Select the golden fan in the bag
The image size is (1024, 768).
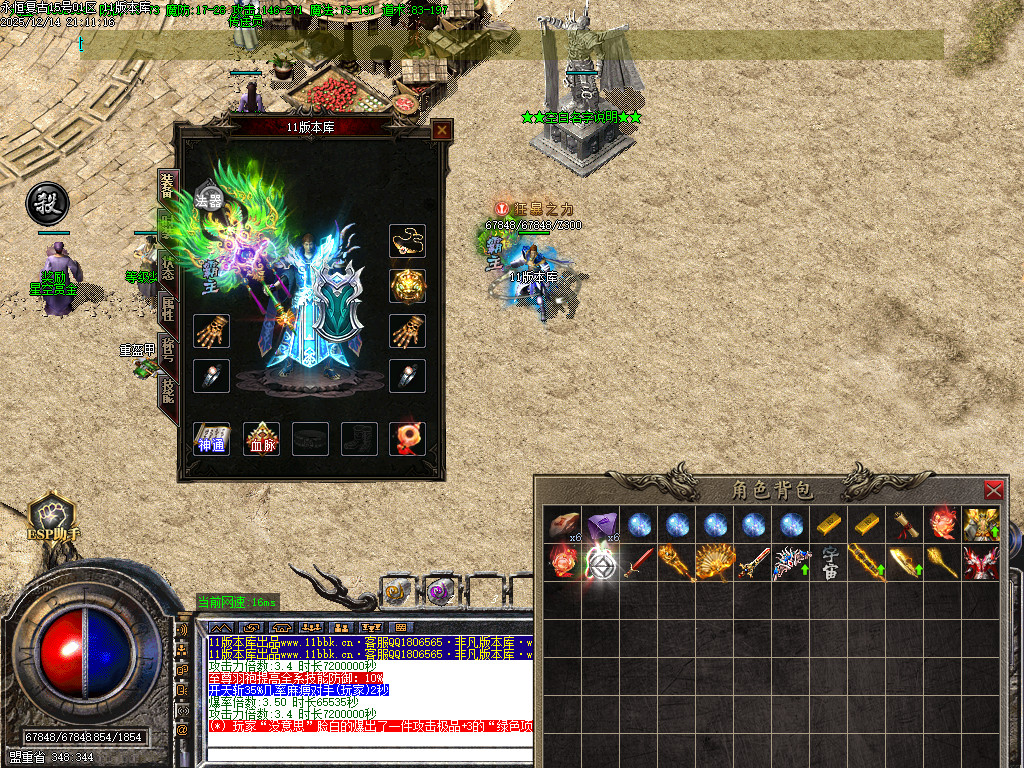pos(716,562)
